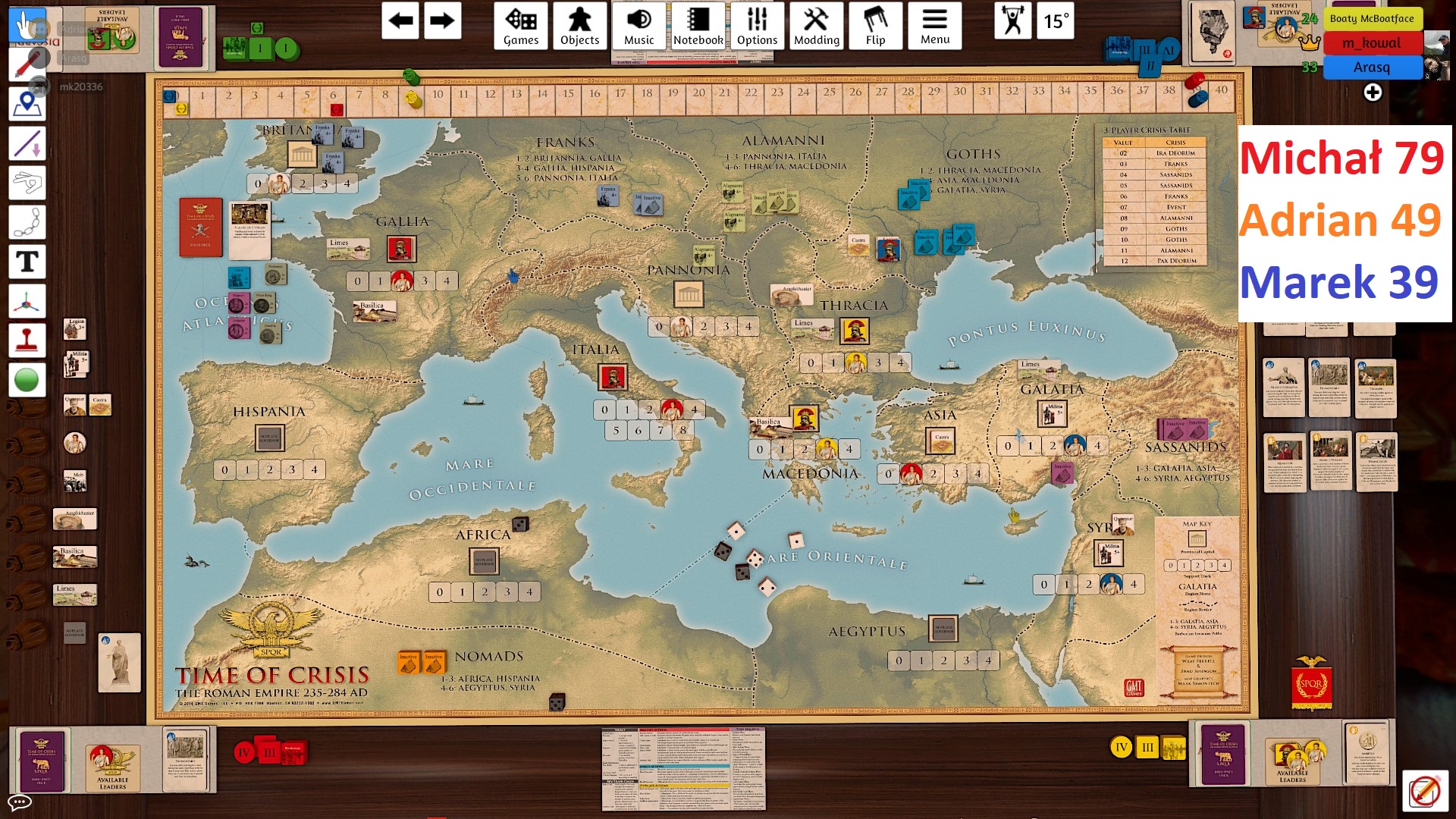Redo with the right arrow button
Screen dimensions: 1456x819
tap(441, 20)
